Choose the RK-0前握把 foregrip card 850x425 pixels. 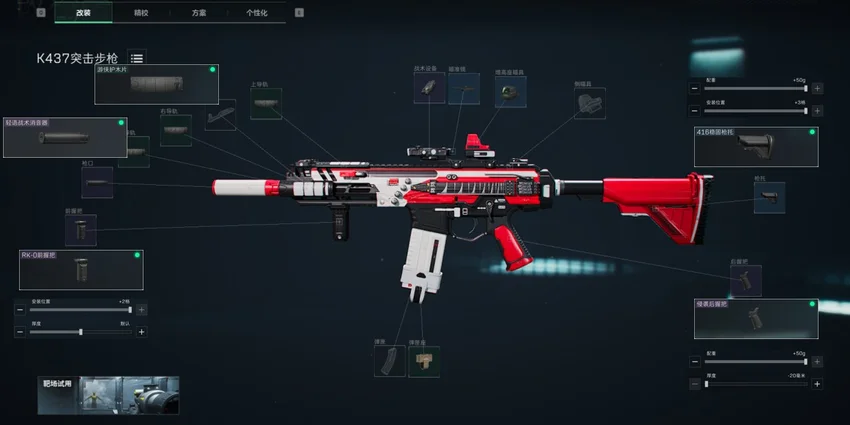80,270
